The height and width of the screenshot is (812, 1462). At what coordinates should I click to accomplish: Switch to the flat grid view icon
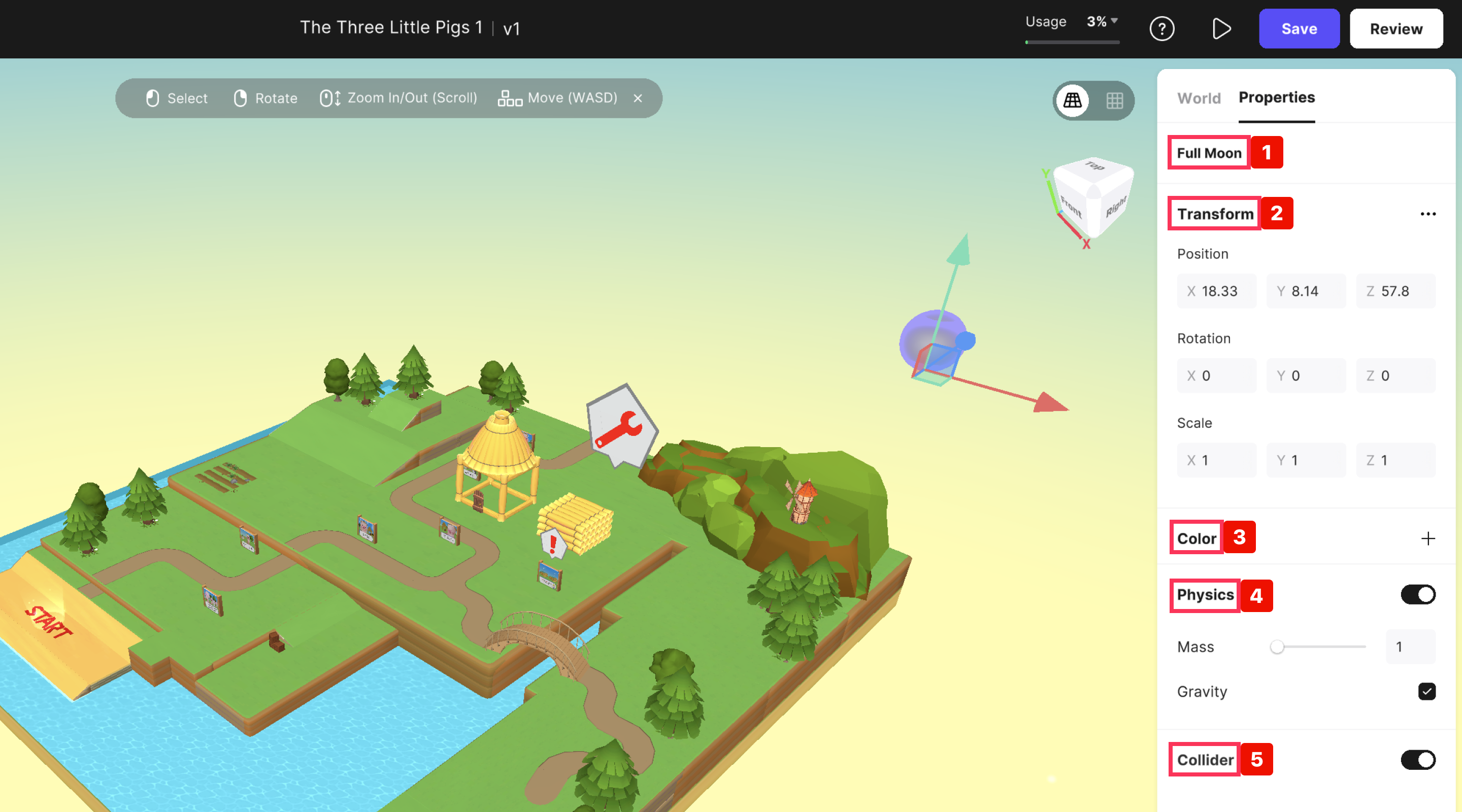click(1114, 100)
